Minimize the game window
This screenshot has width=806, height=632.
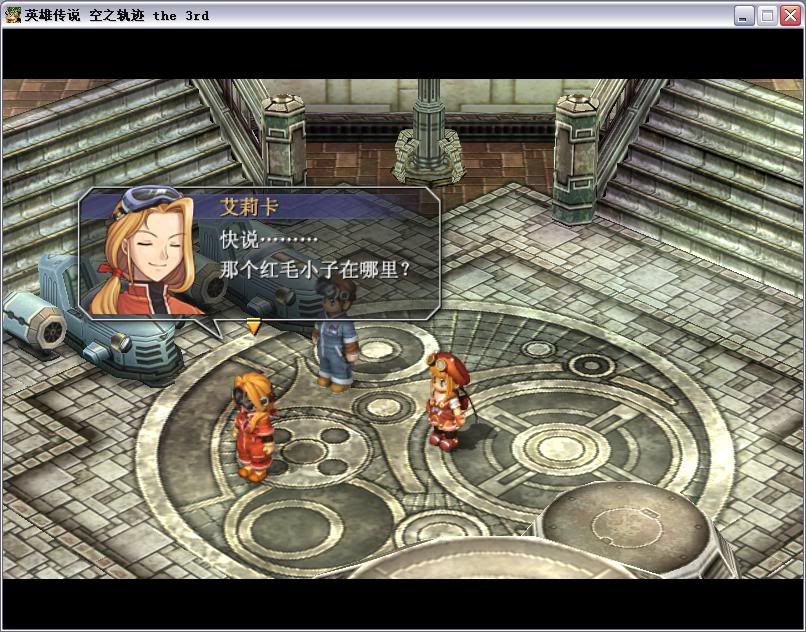click(744, 15)
